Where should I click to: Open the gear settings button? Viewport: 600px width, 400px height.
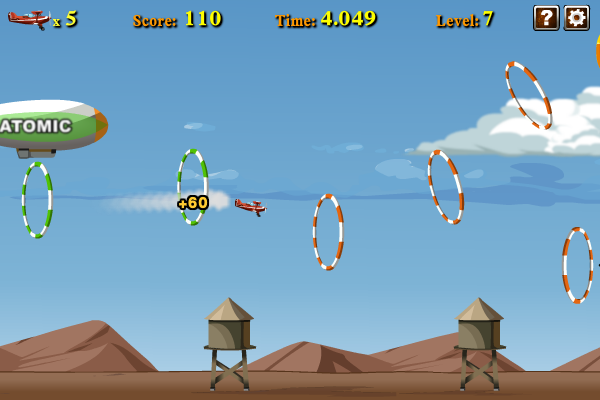576,17
